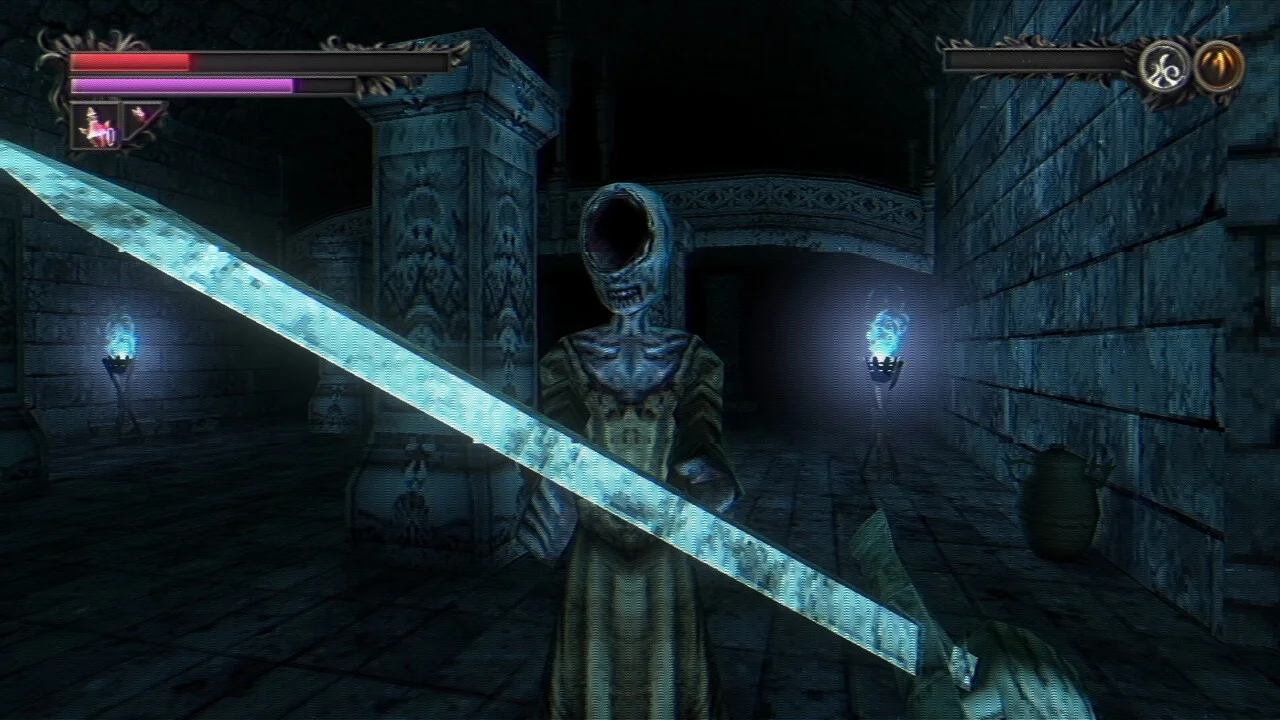1280x720 pixels.
Task: Select the orange flame claw emblem
Action: (1218, 65)
